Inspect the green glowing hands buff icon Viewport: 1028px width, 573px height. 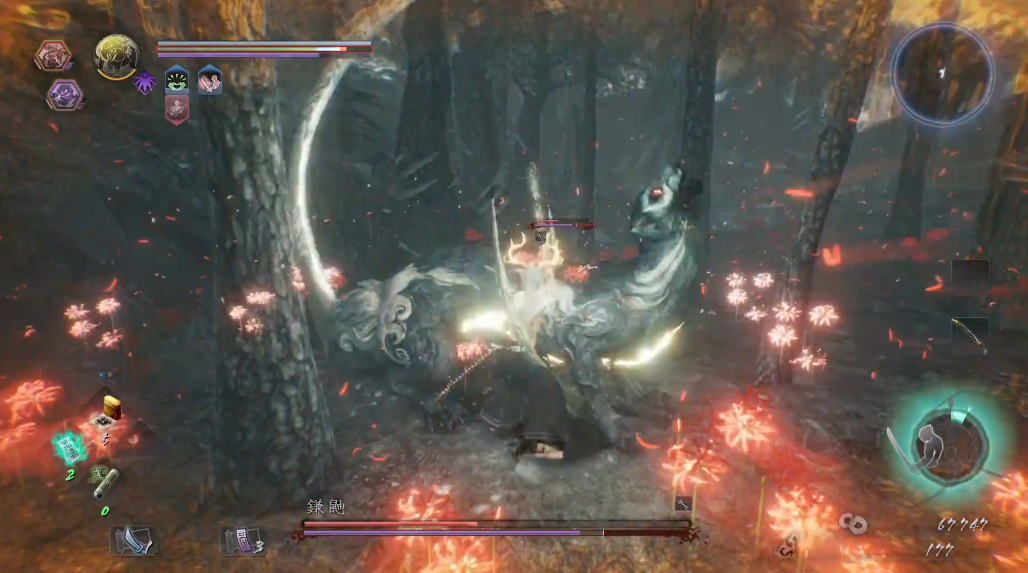178,79
